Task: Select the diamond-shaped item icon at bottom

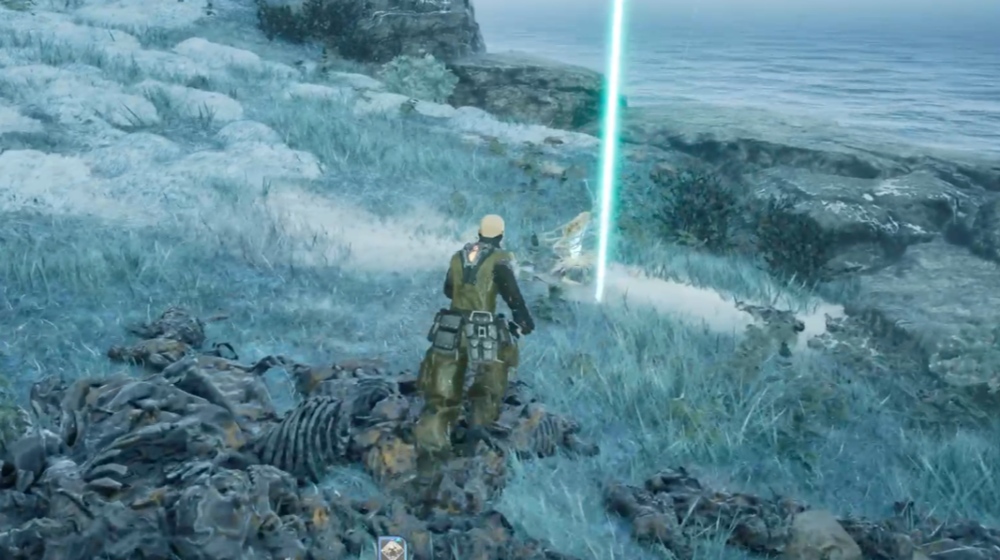Action: pos(392,548)
